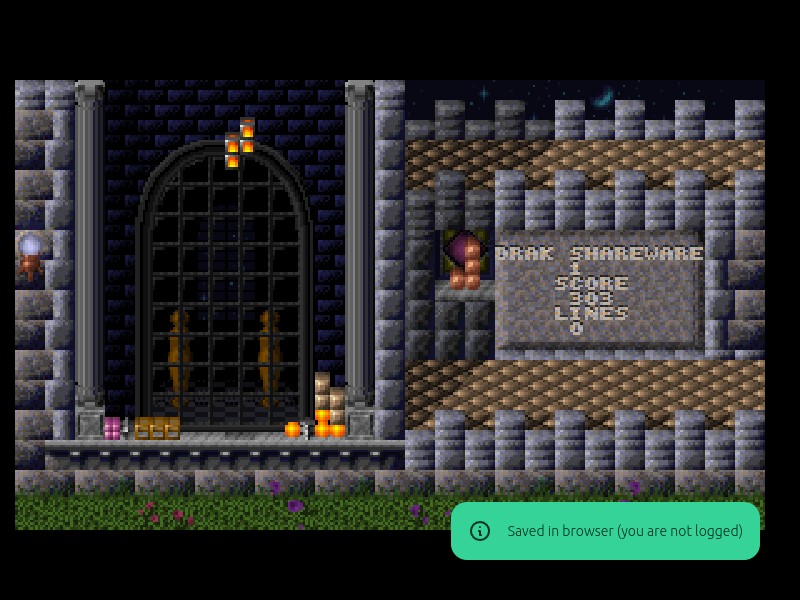Dismiss the 'Saved in browser' notification

click(x=605, y=531)
